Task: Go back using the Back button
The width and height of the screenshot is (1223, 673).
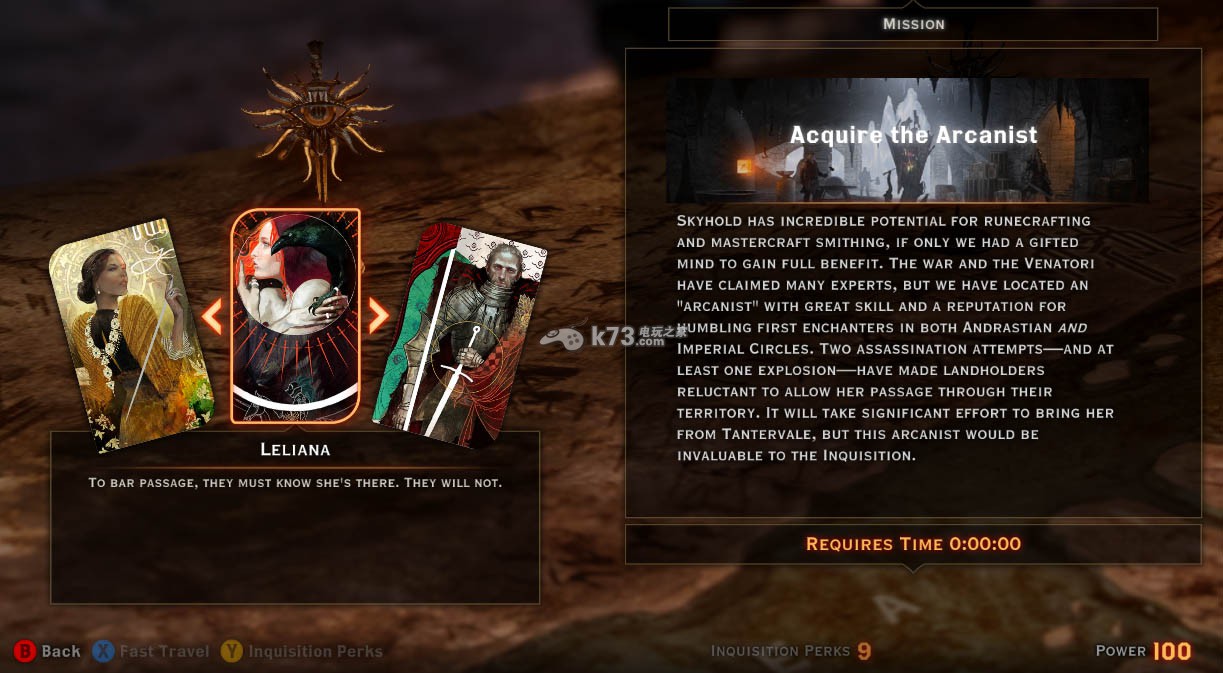Action: [47, 651]
